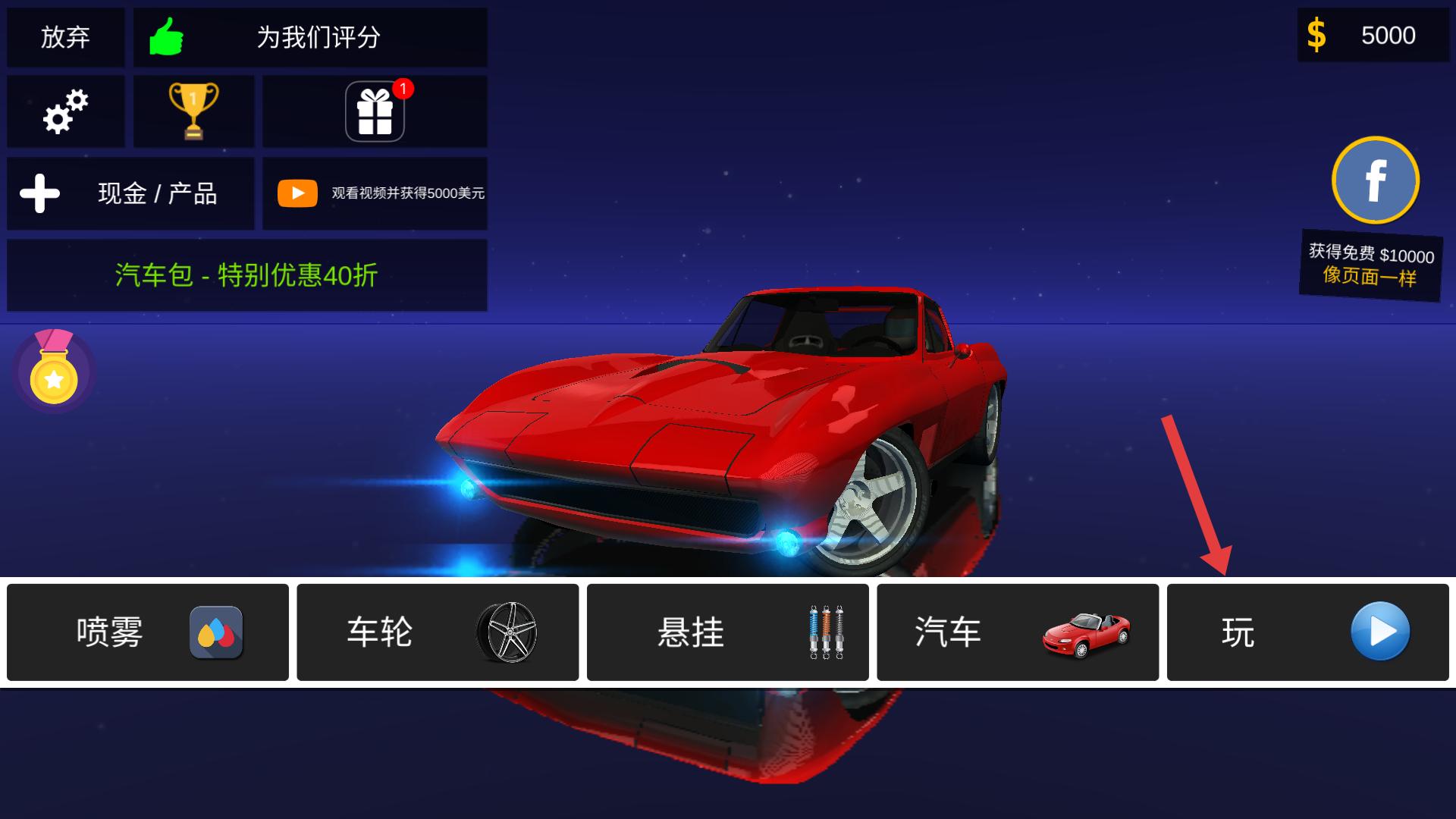Open 汽车包 special offer 40% deal
1456x819 pixels.
[246, 276]
